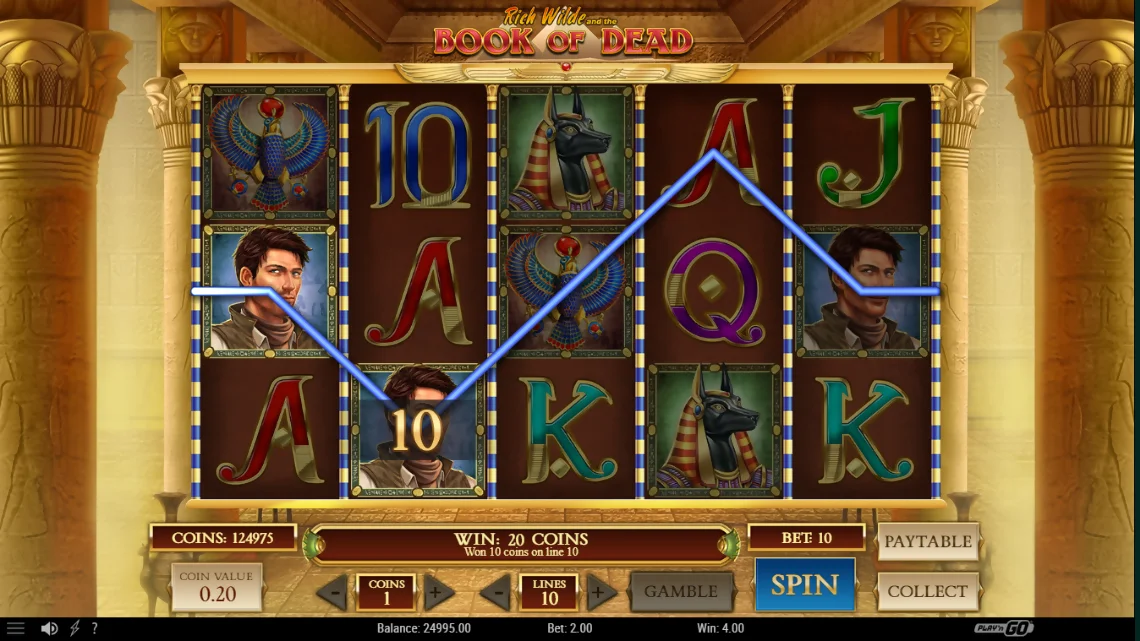Viewport: 1140px width, 641px height.
Task: Spin the reels with the SPIN button
Action: (x=804, y=584)
